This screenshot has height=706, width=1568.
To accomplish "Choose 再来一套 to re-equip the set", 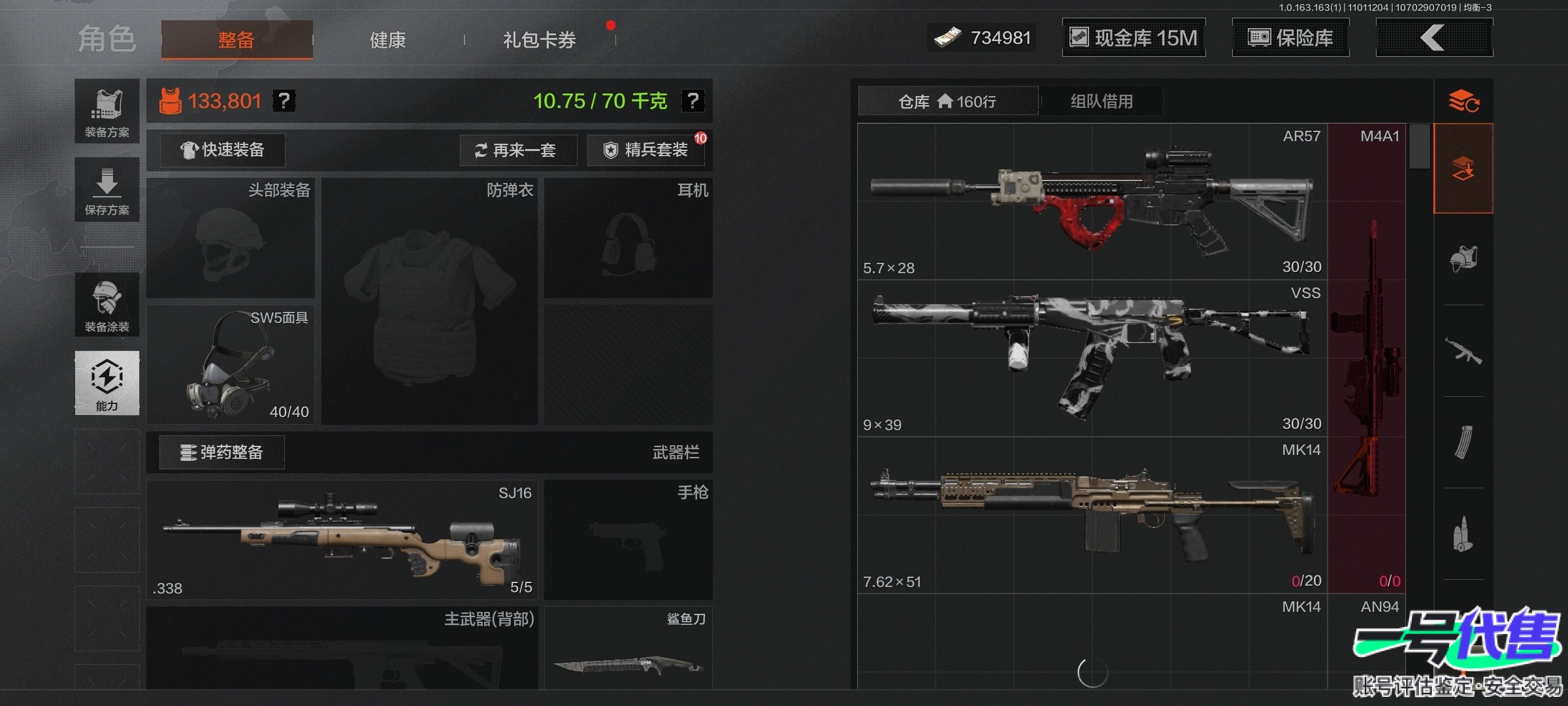I will [518, 150].
